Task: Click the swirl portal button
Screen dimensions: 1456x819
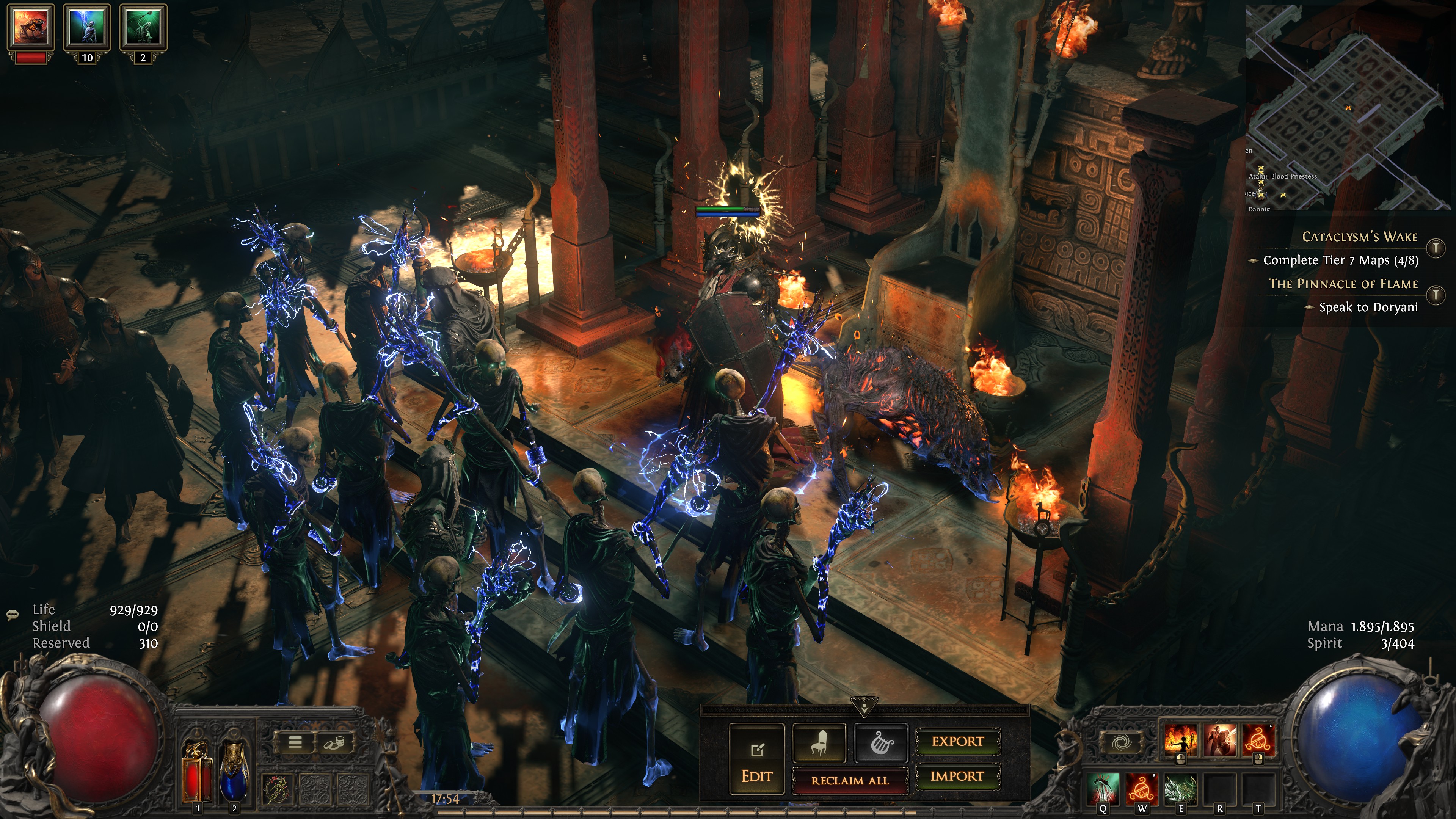Action: point(1122,742)
